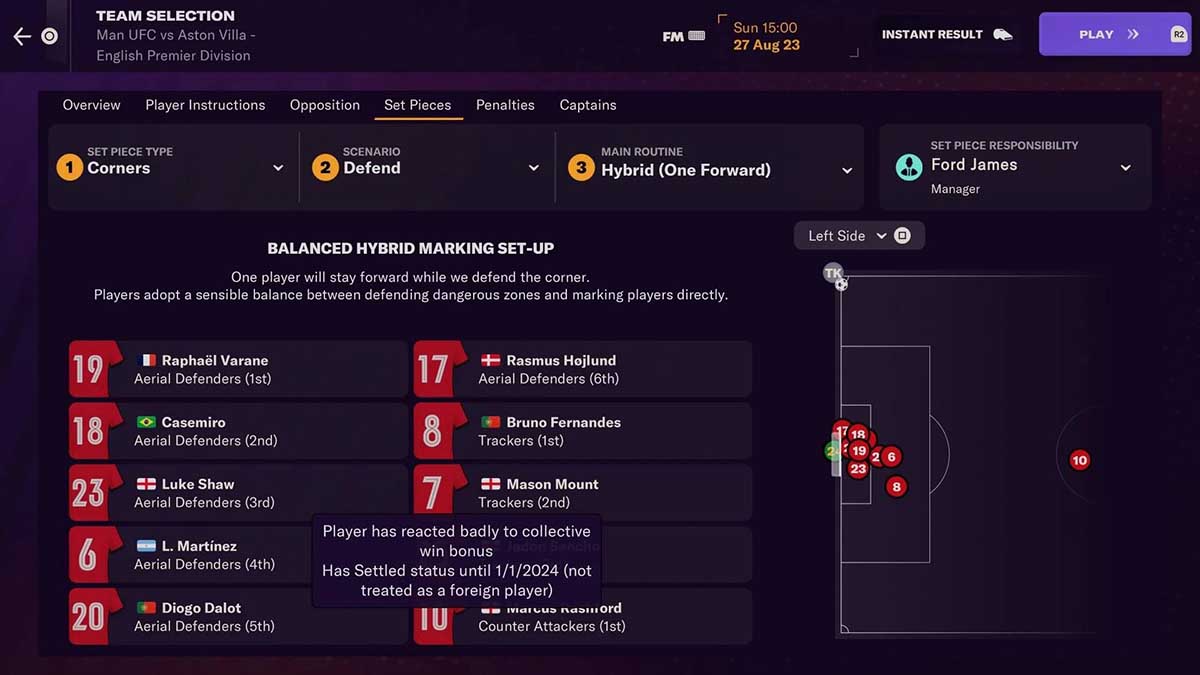The height and width of the screenshot is (675, 1200).
Task: Select Casemiro's Aerial Defenders row
Action: (238, 431)
